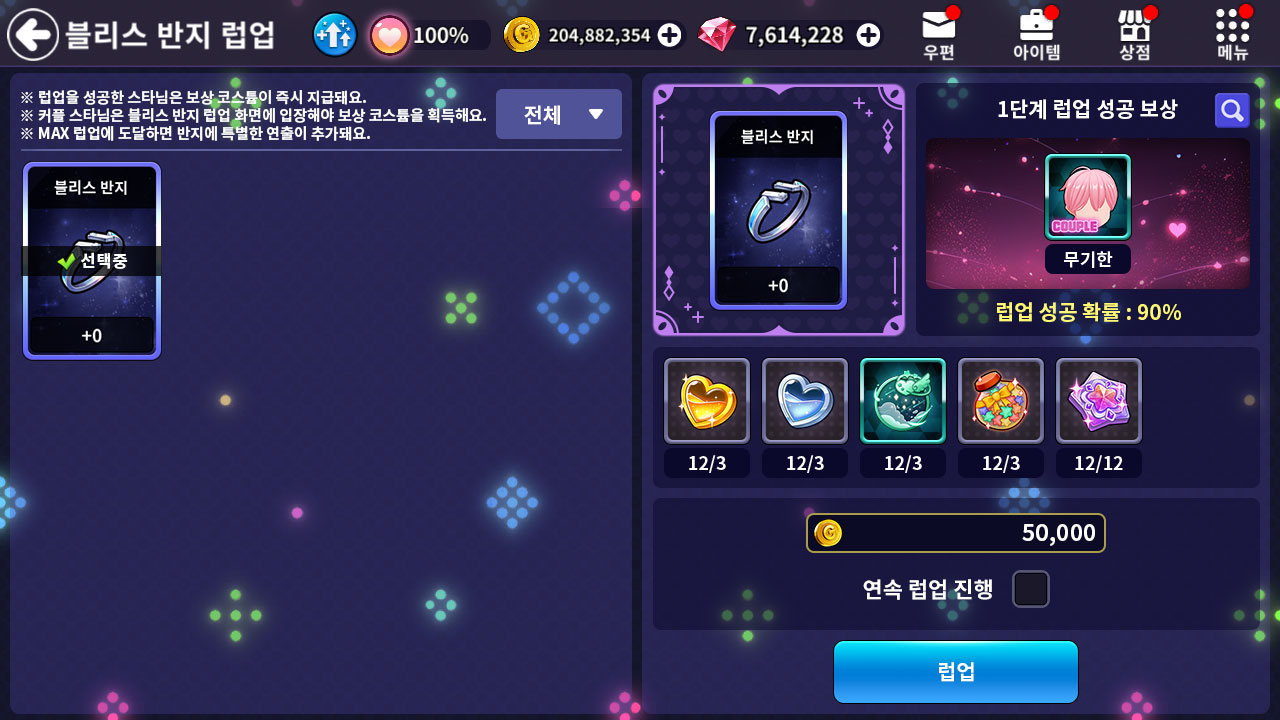Image resolution: width=1280 pixels, height=720 pixels.
Task: Open the 아이템 inventory
Action: click(1036, 33)
